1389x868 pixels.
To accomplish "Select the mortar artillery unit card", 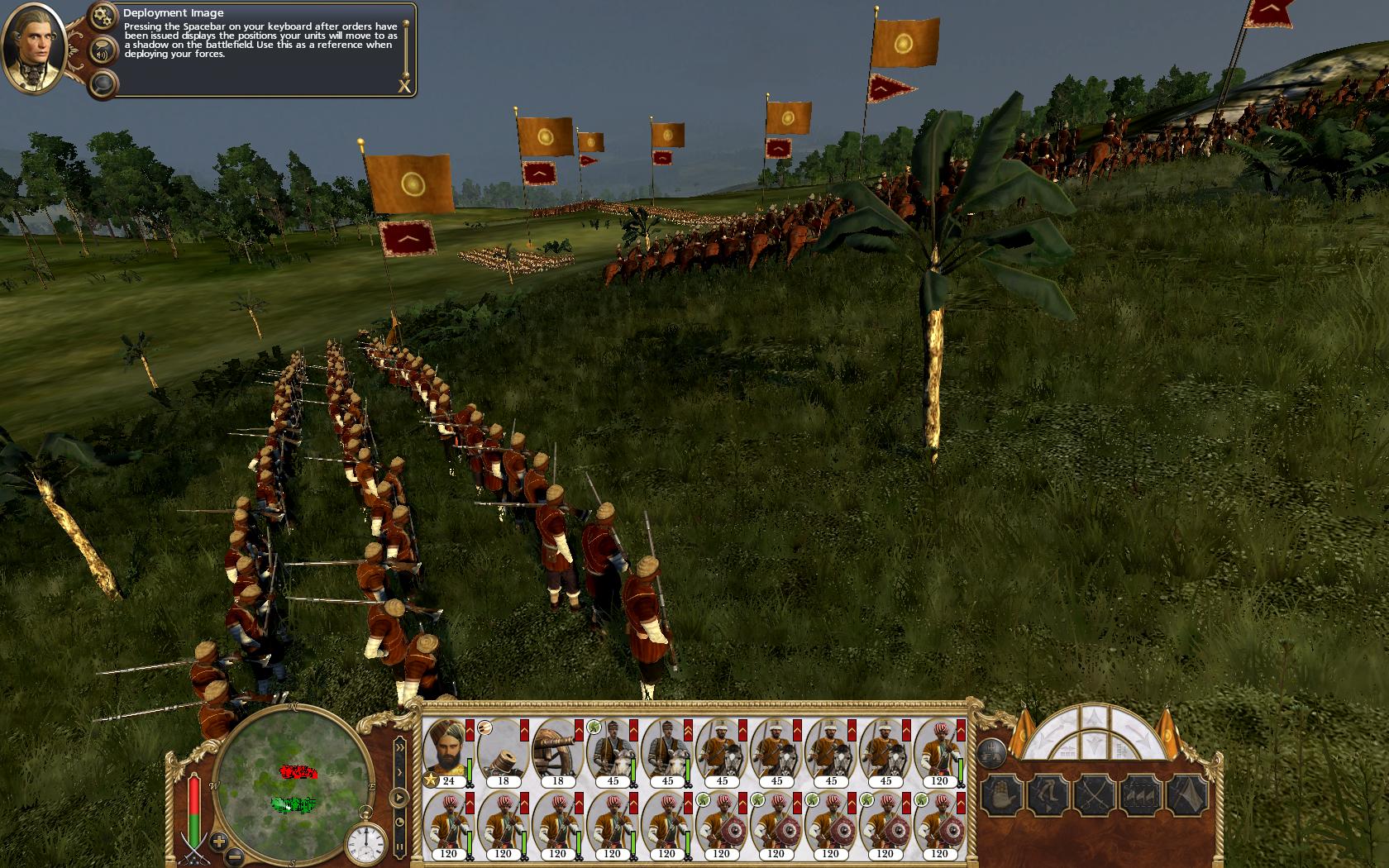I will pos(503,752).
